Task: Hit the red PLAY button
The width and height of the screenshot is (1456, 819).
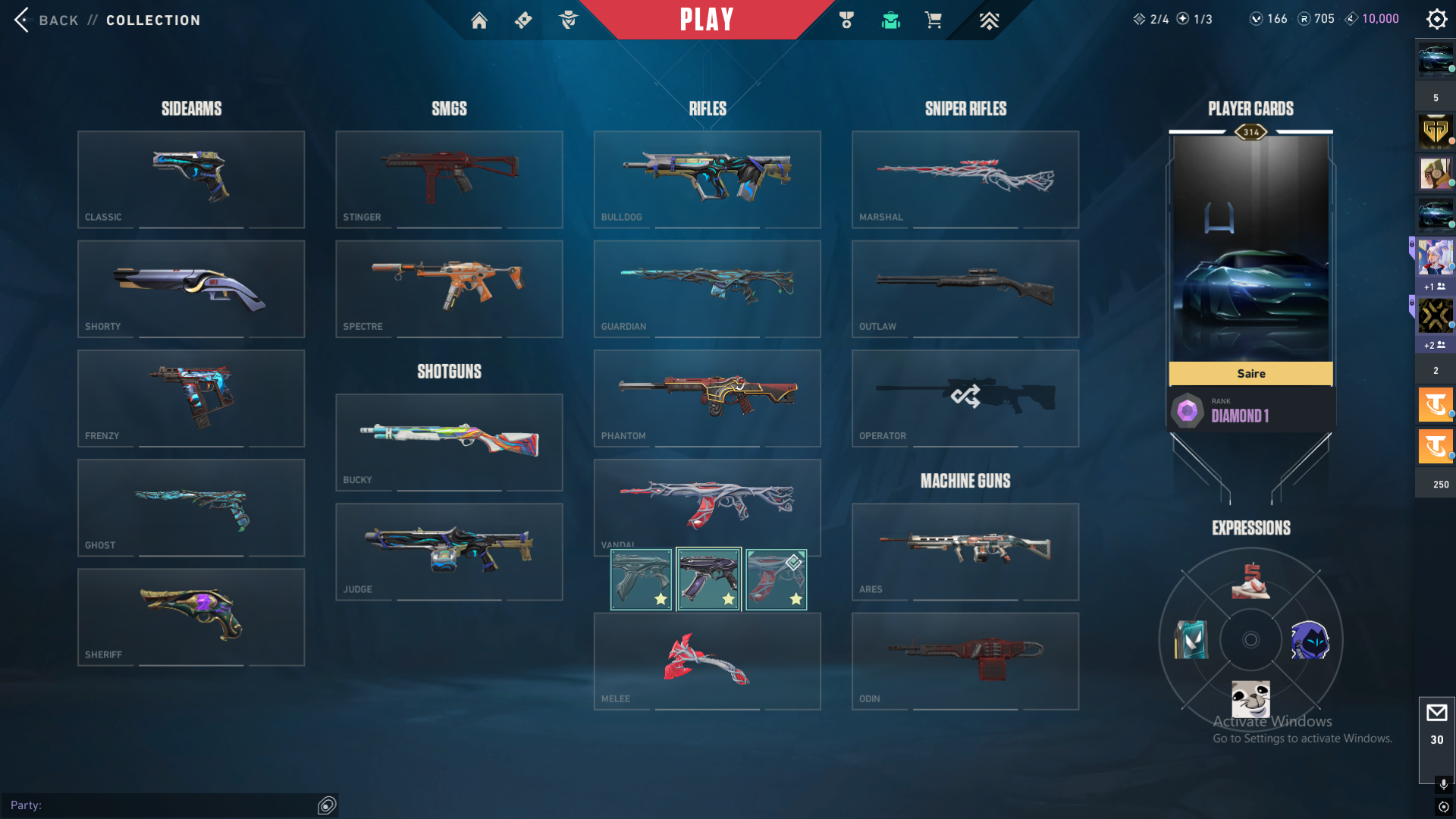Action: 706,20
